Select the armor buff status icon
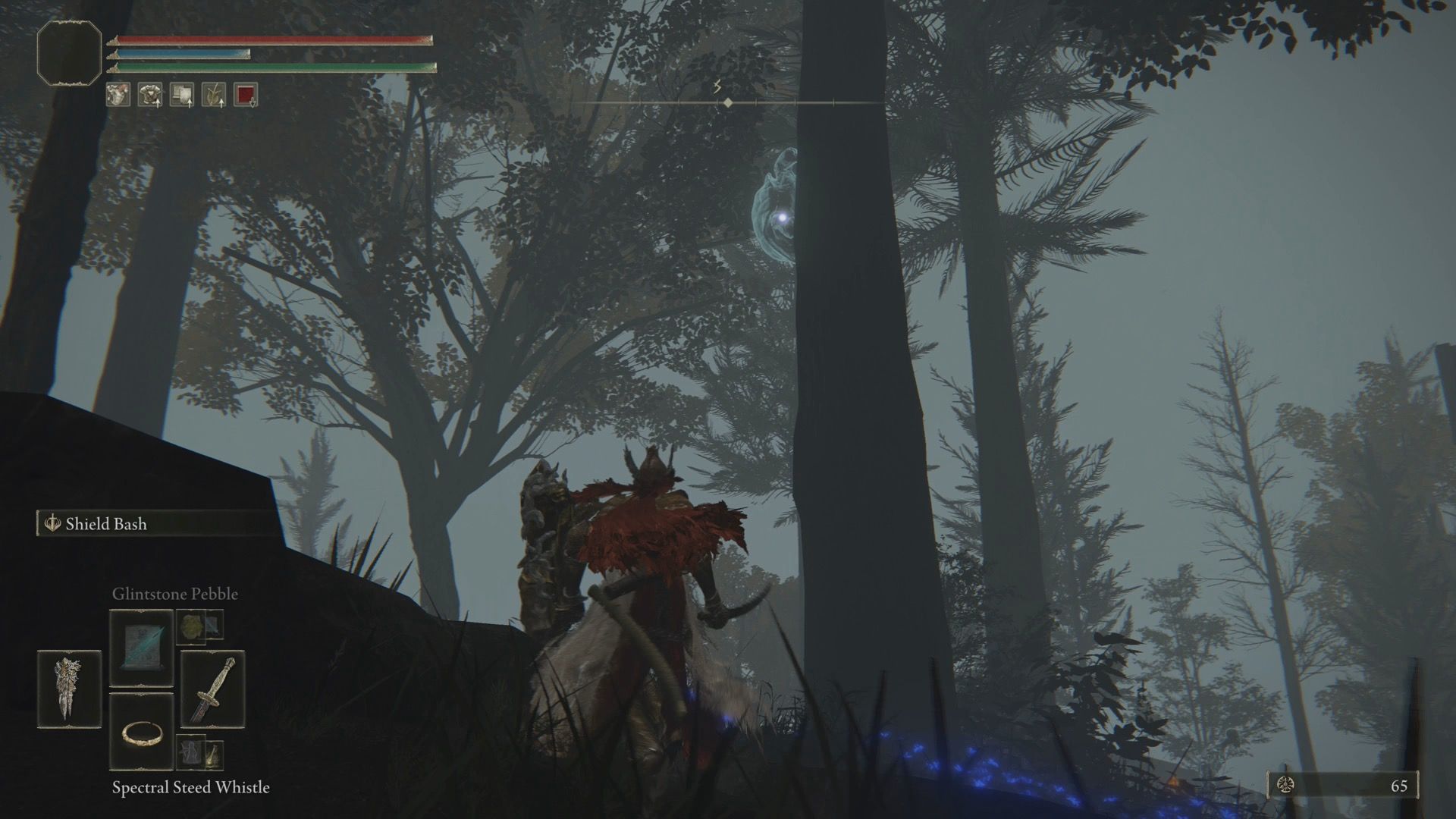The height and width of the screenshot is (819, 1456). 150,94
